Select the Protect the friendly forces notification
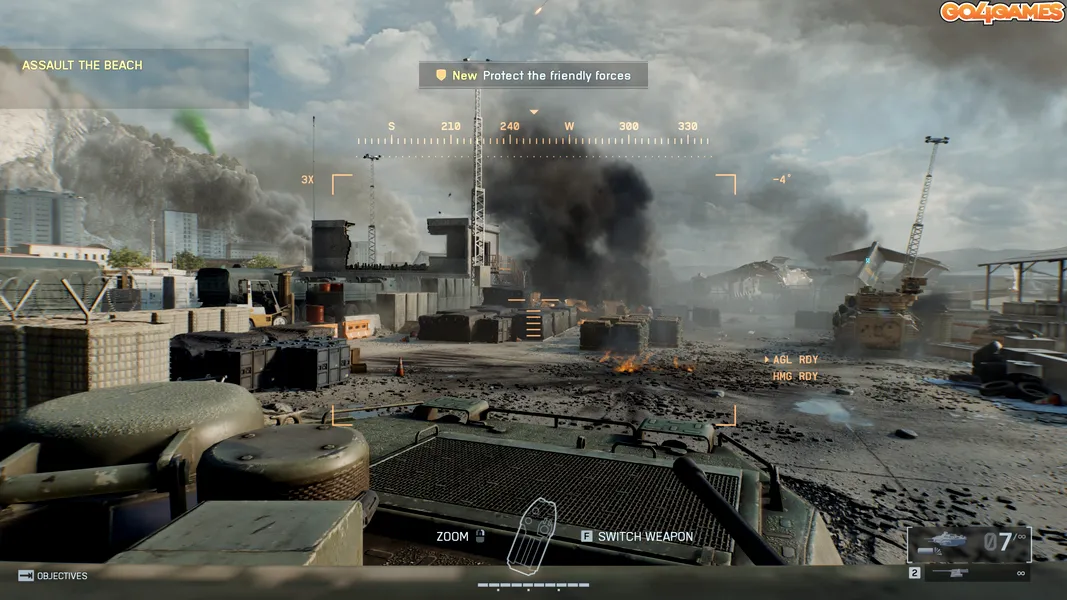 click(x=533, y=75)
